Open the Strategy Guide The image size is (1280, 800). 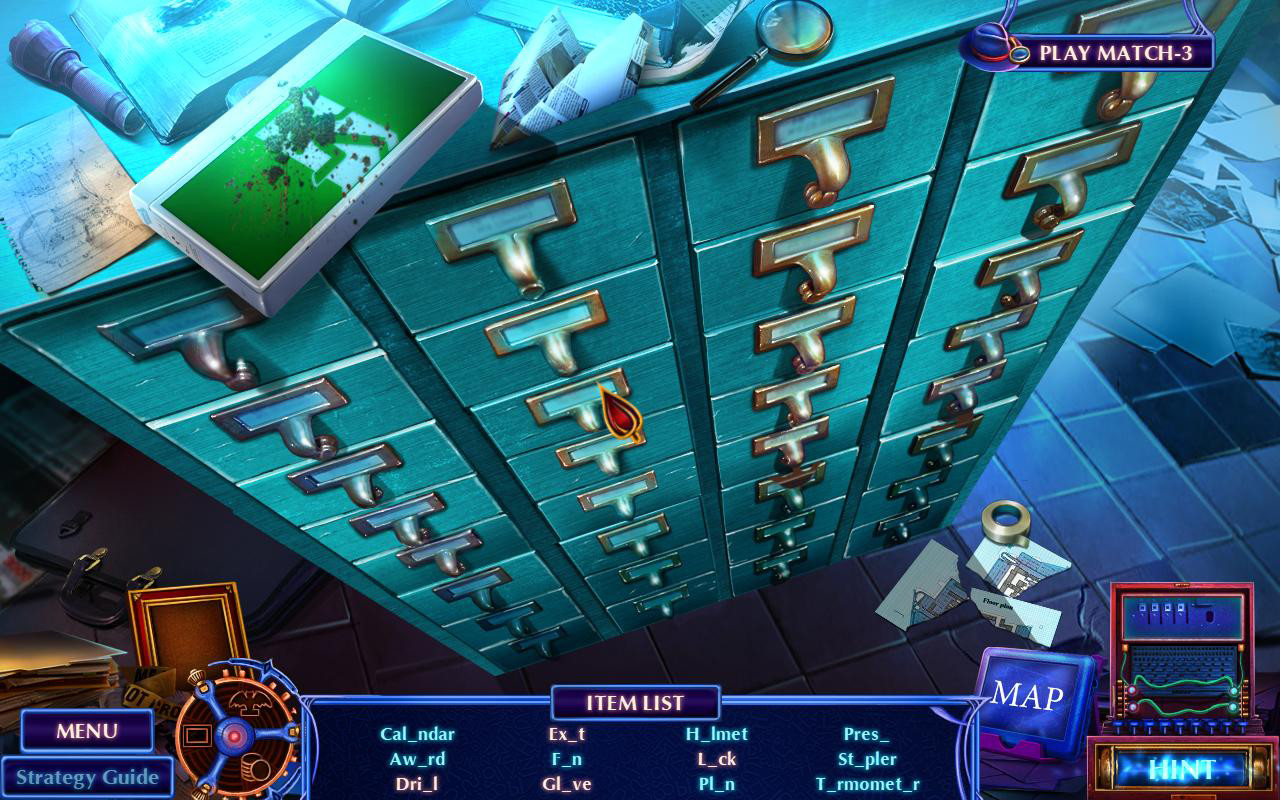[x=88, y=777]
